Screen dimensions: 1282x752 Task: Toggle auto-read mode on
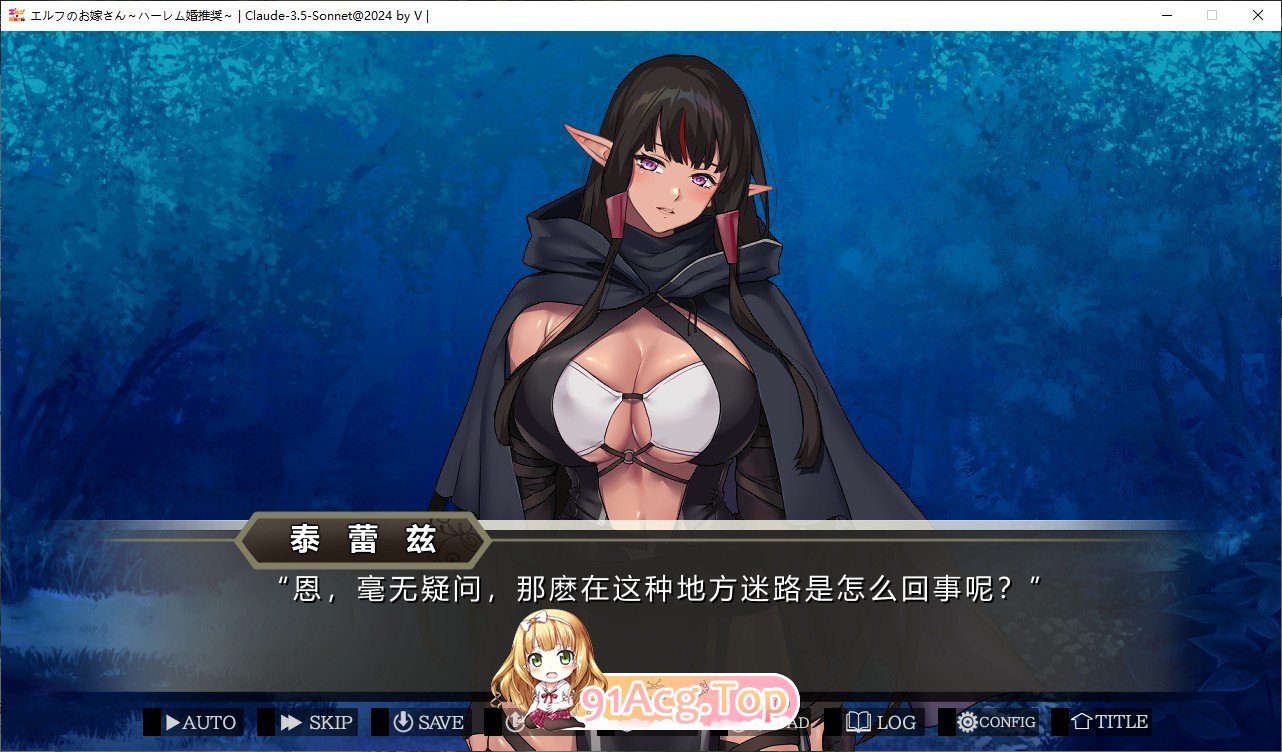click(x=195, y=721)
